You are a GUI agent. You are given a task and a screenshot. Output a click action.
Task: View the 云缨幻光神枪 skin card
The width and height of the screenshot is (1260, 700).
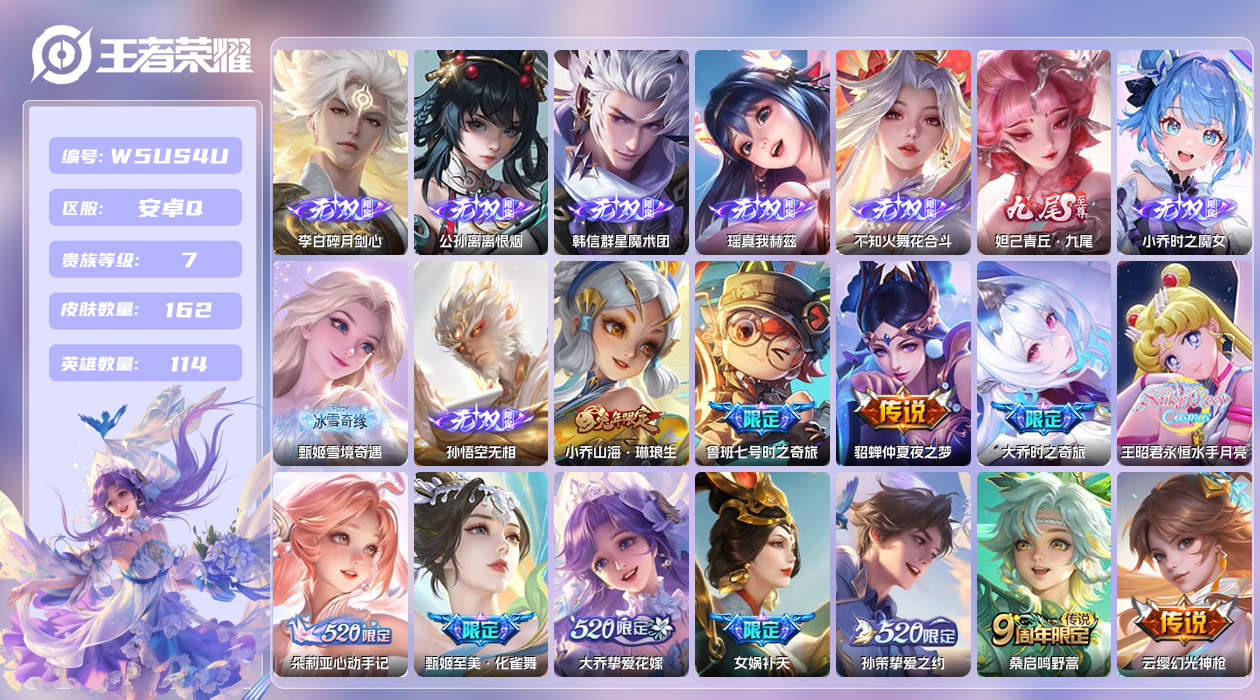(x=1184, y=574)
